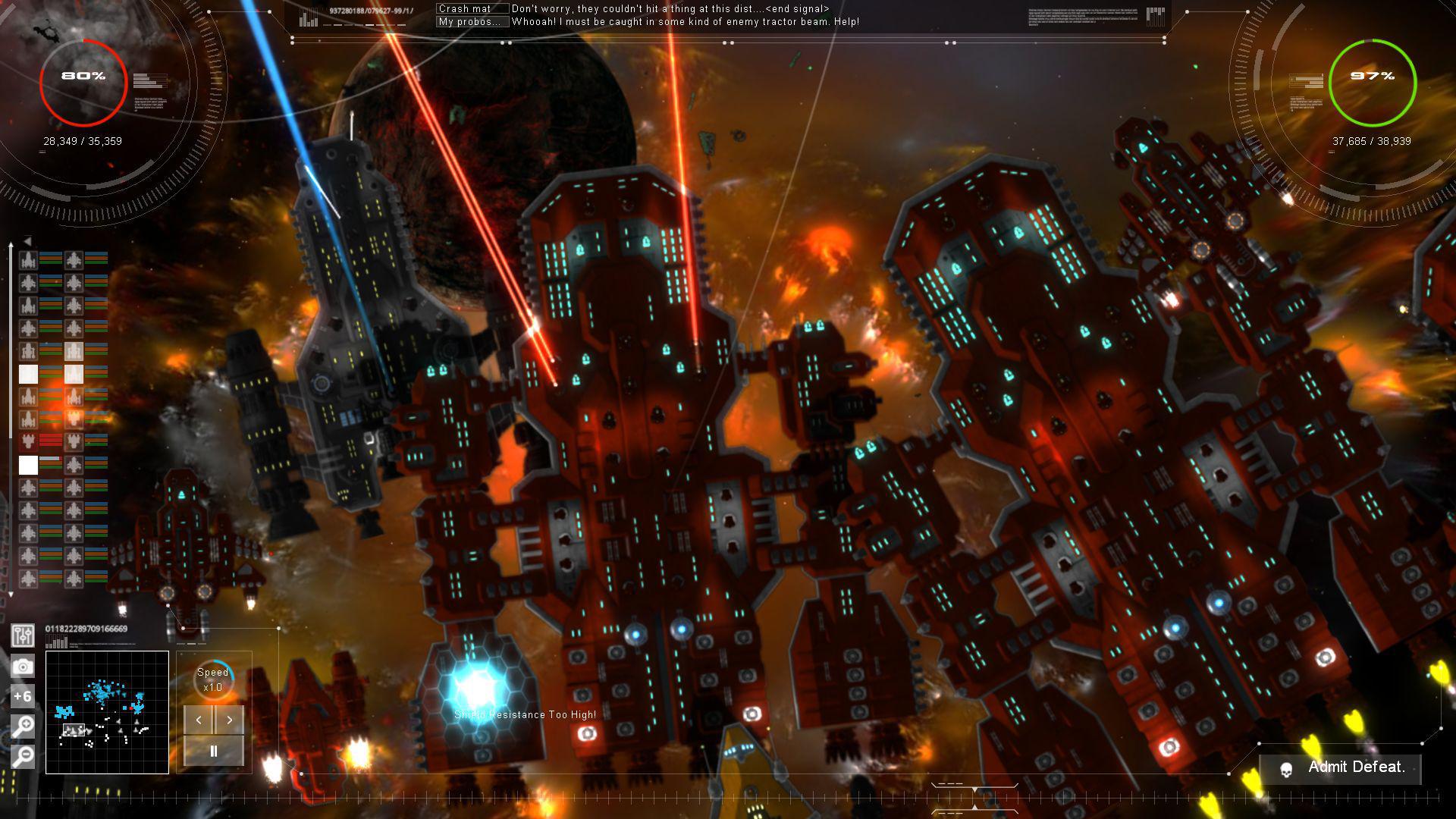1456x819 pixels.
Task: Pause the battle with the pause control
Action: (x=213, y=751)
